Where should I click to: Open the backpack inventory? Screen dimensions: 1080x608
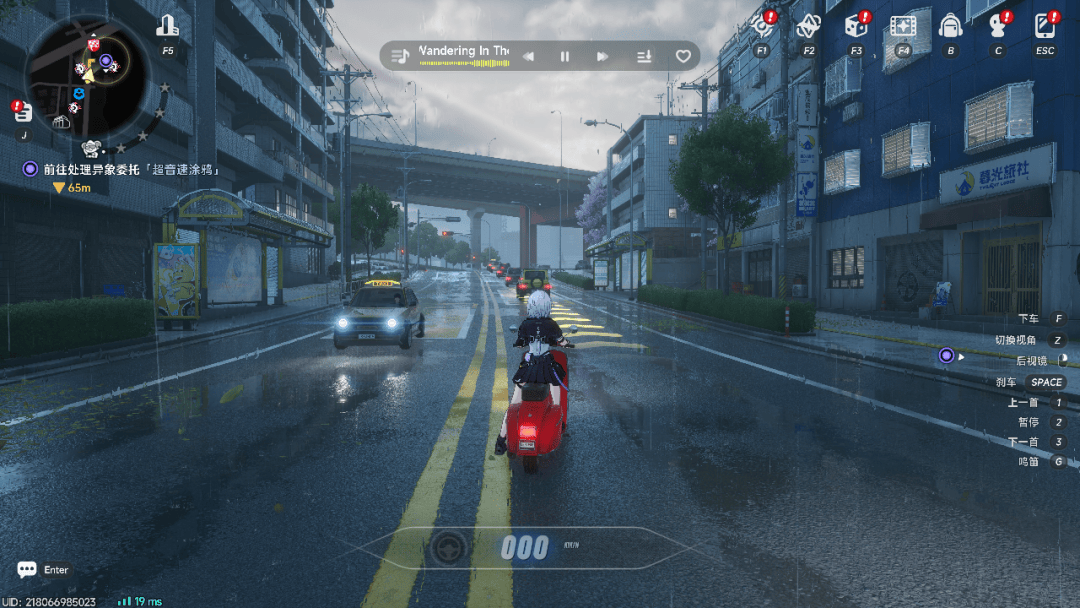[950, 27]
